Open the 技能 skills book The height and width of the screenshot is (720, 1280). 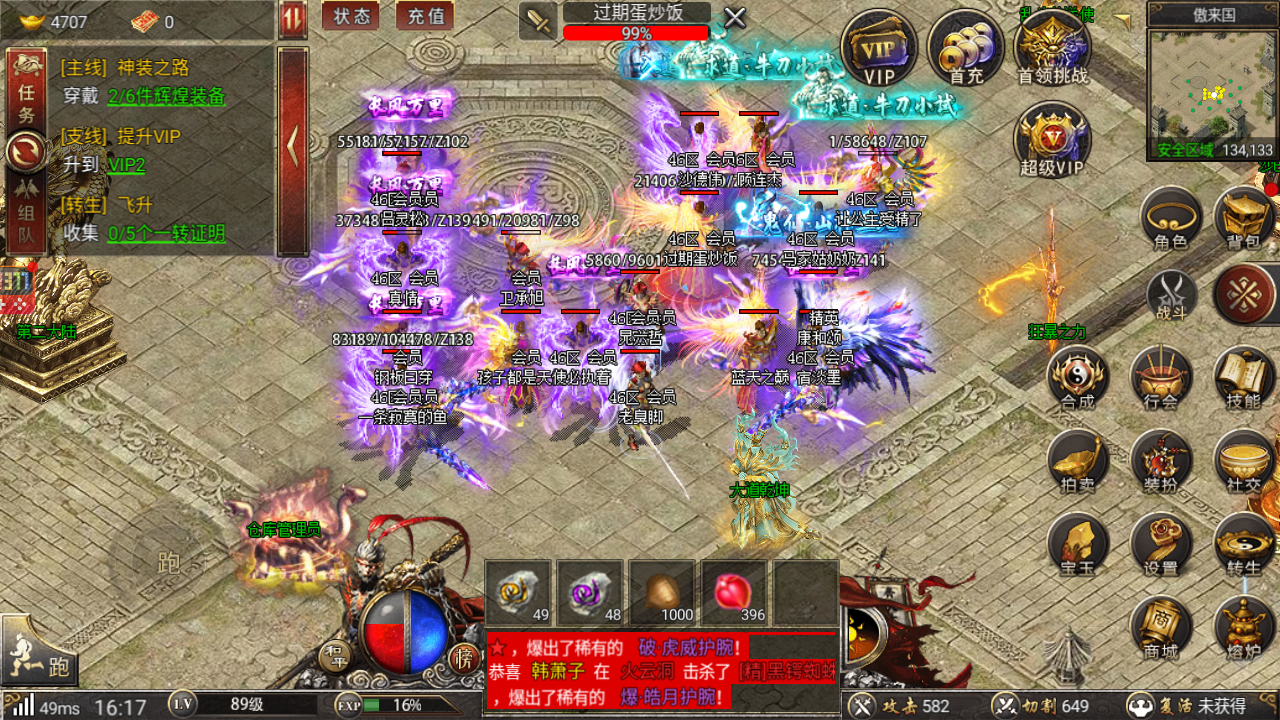point(1244,378)
